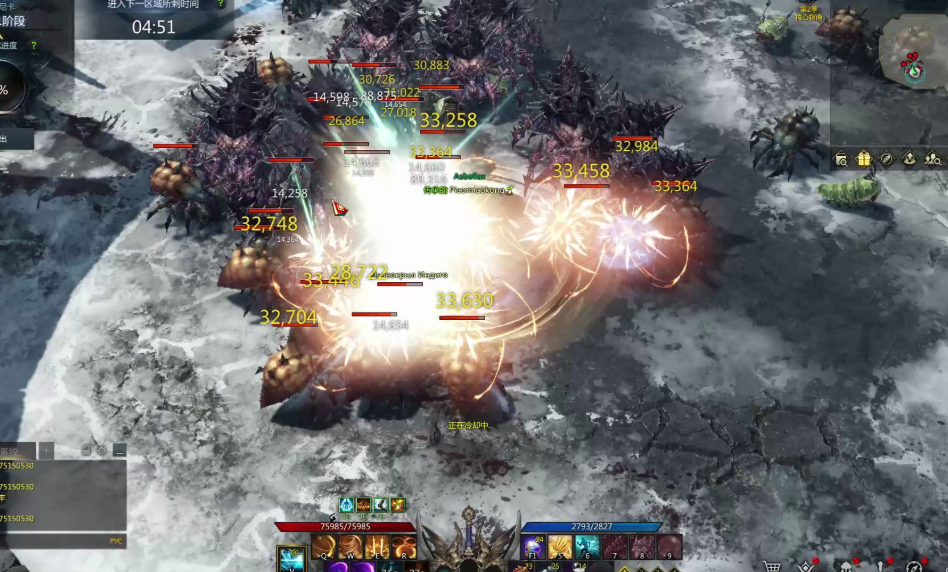Open the player search icon under minimap
948x572 pixels.
tap(932, 158)
